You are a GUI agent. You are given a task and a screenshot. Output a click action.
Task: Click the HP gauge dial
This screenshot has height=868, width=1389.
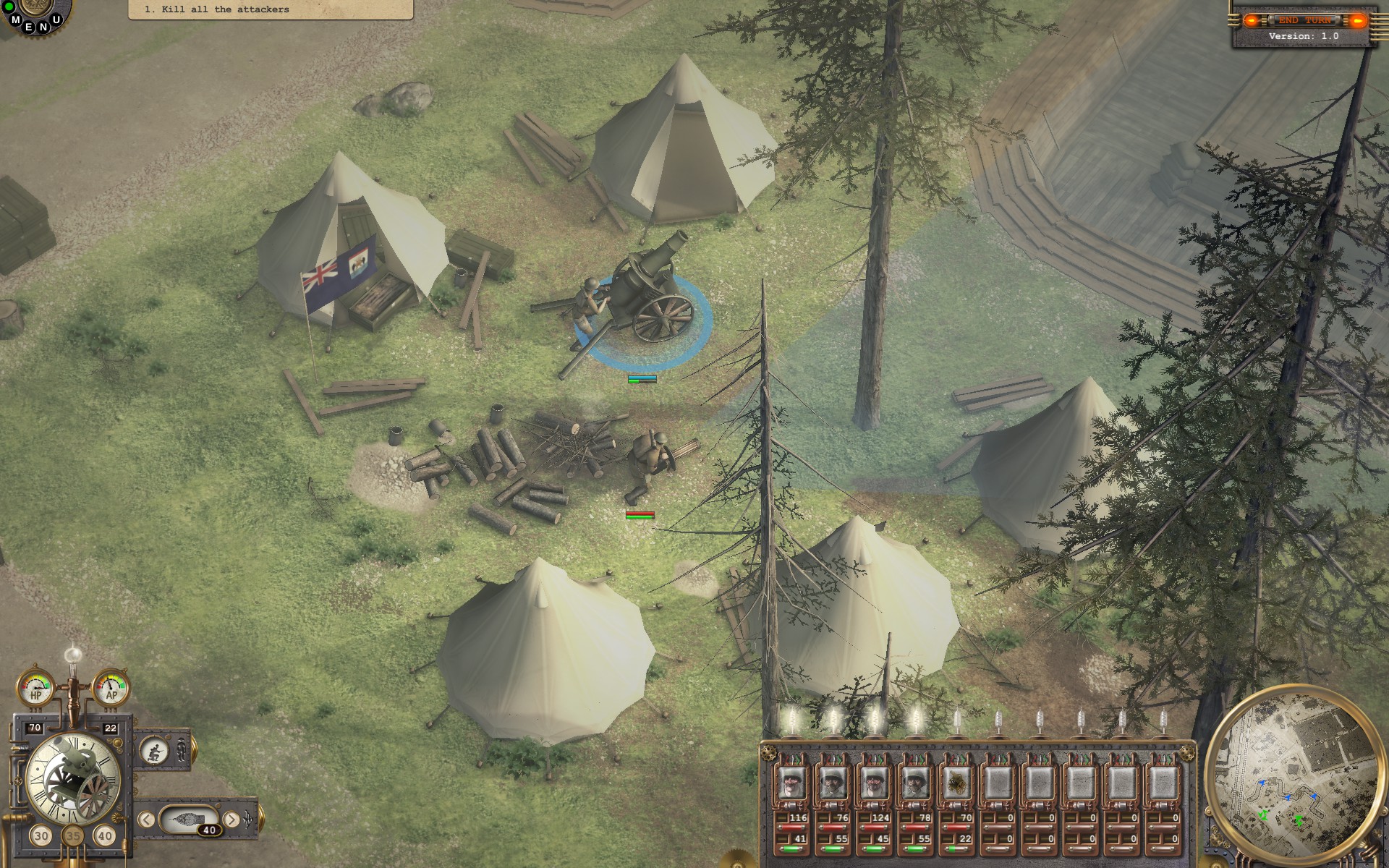pyautogui.click(x=35, y=687)
